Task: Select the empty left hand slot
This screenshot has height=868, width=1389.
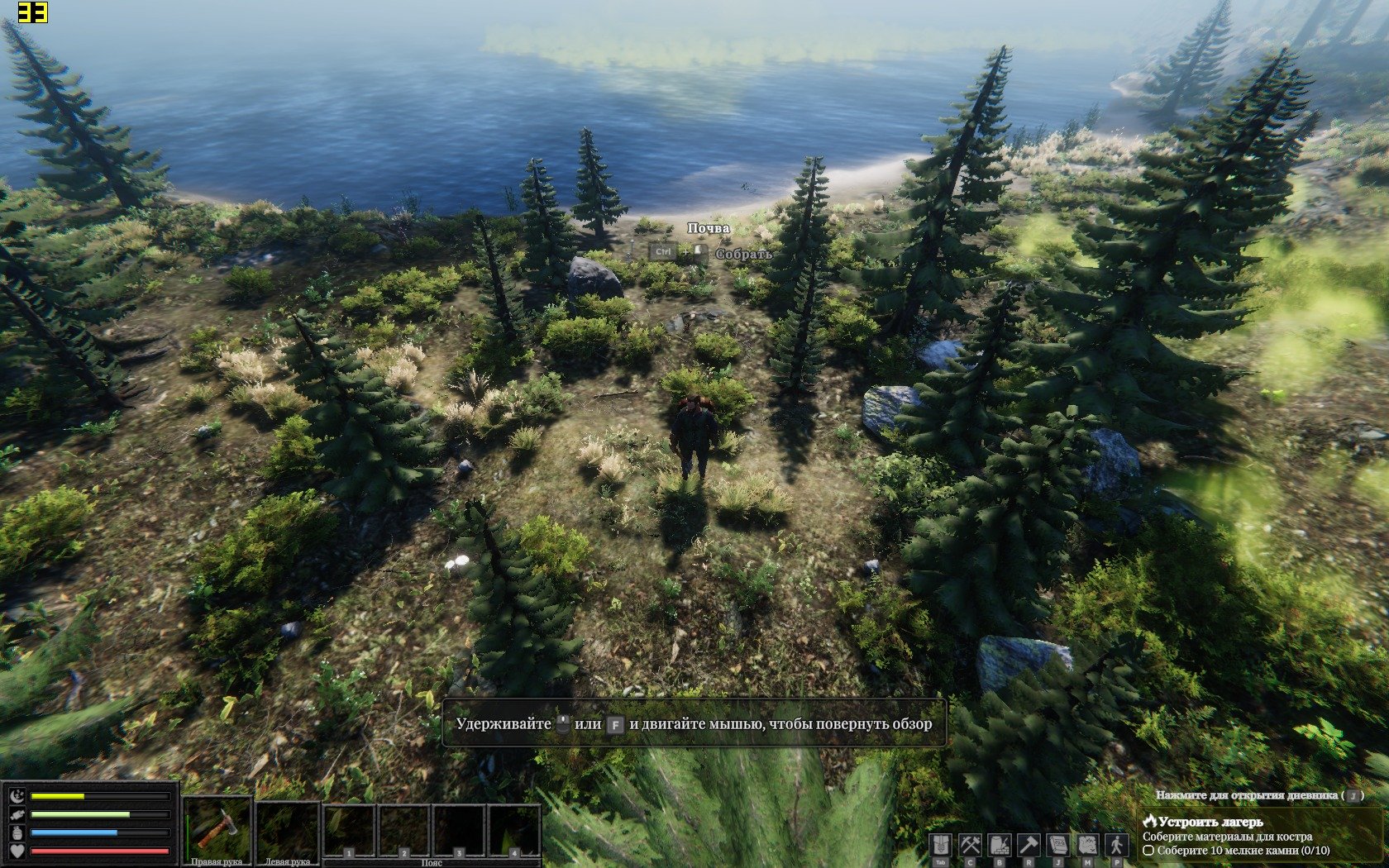Action: coord(287,827)
